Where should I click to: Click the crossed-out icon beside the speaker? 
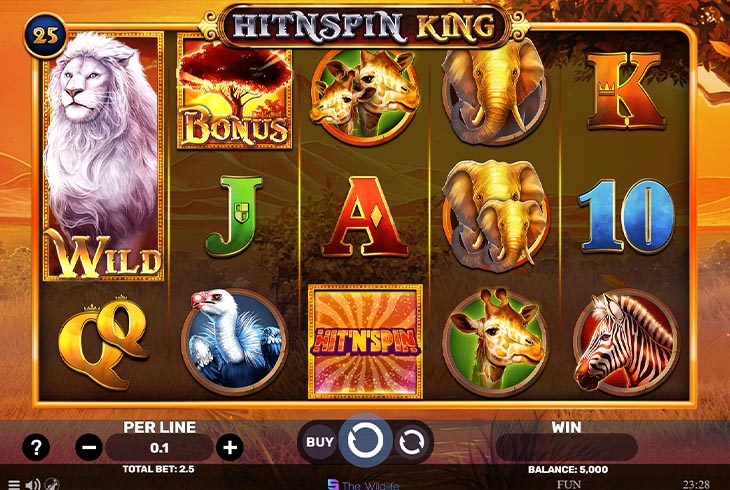click(x=51, y=484)
